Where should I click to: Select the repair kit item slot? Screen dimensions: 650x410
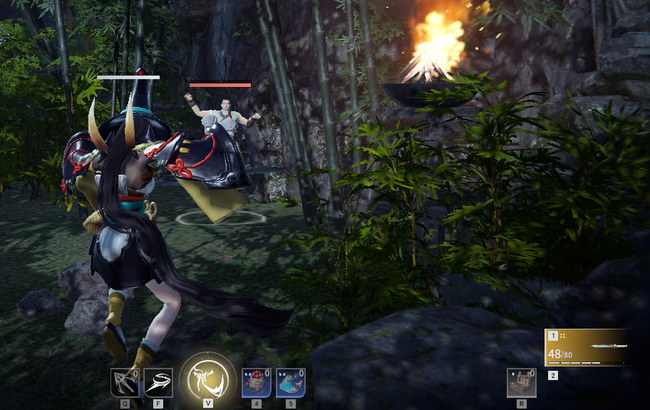click(x=521, y=382)
